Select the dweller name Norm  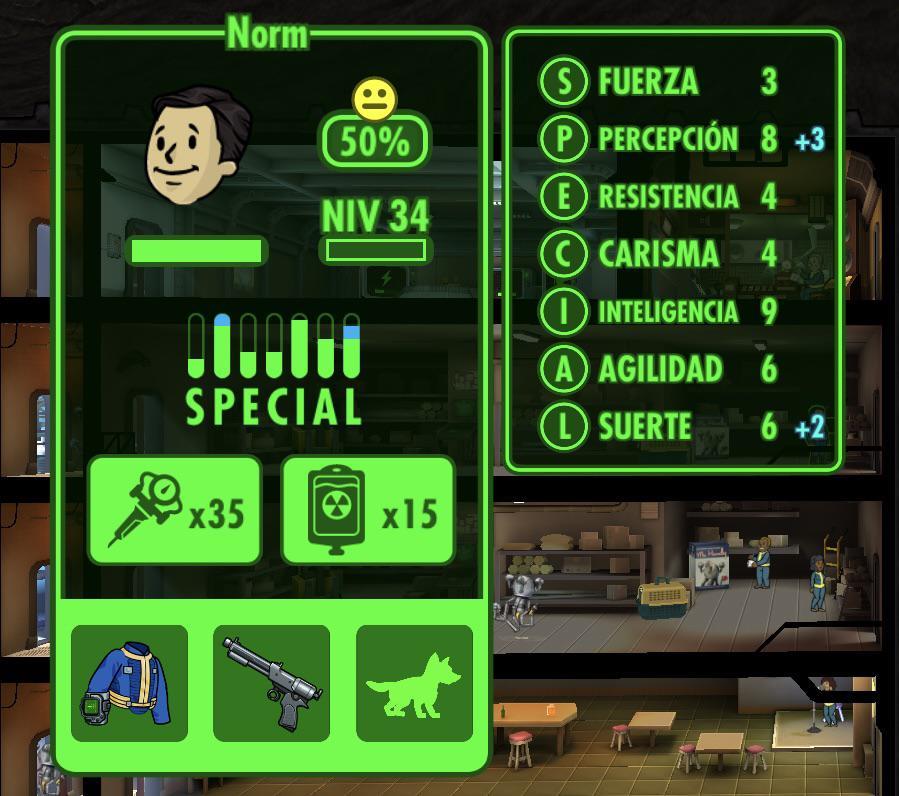pyautogui.click(x=267, y=34)
